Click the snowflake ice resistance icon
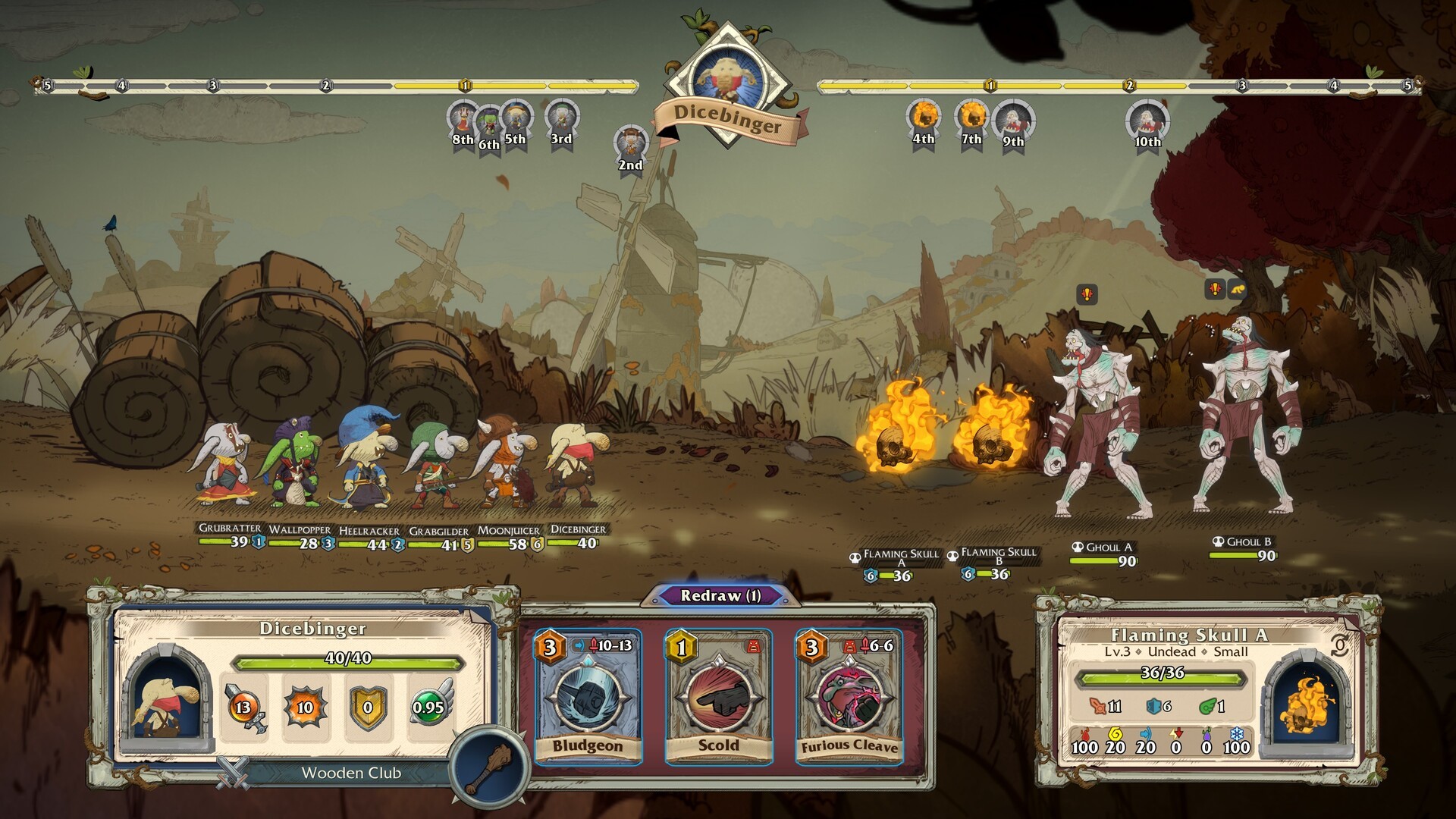The height and width of the screenshot is (819, 1456). click(1237, 736)
